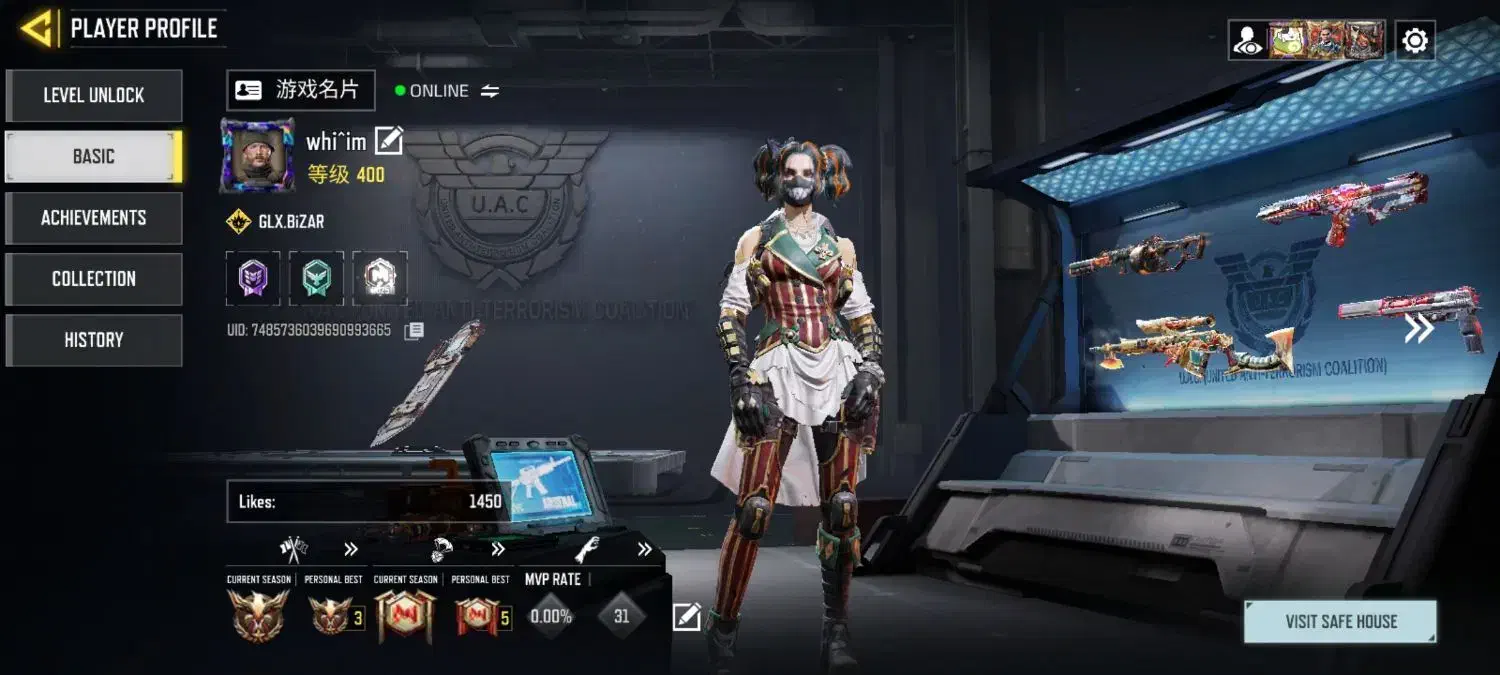Toggle the Online status switch arrows
1500x675 pixels.
(x=490, y=91)
